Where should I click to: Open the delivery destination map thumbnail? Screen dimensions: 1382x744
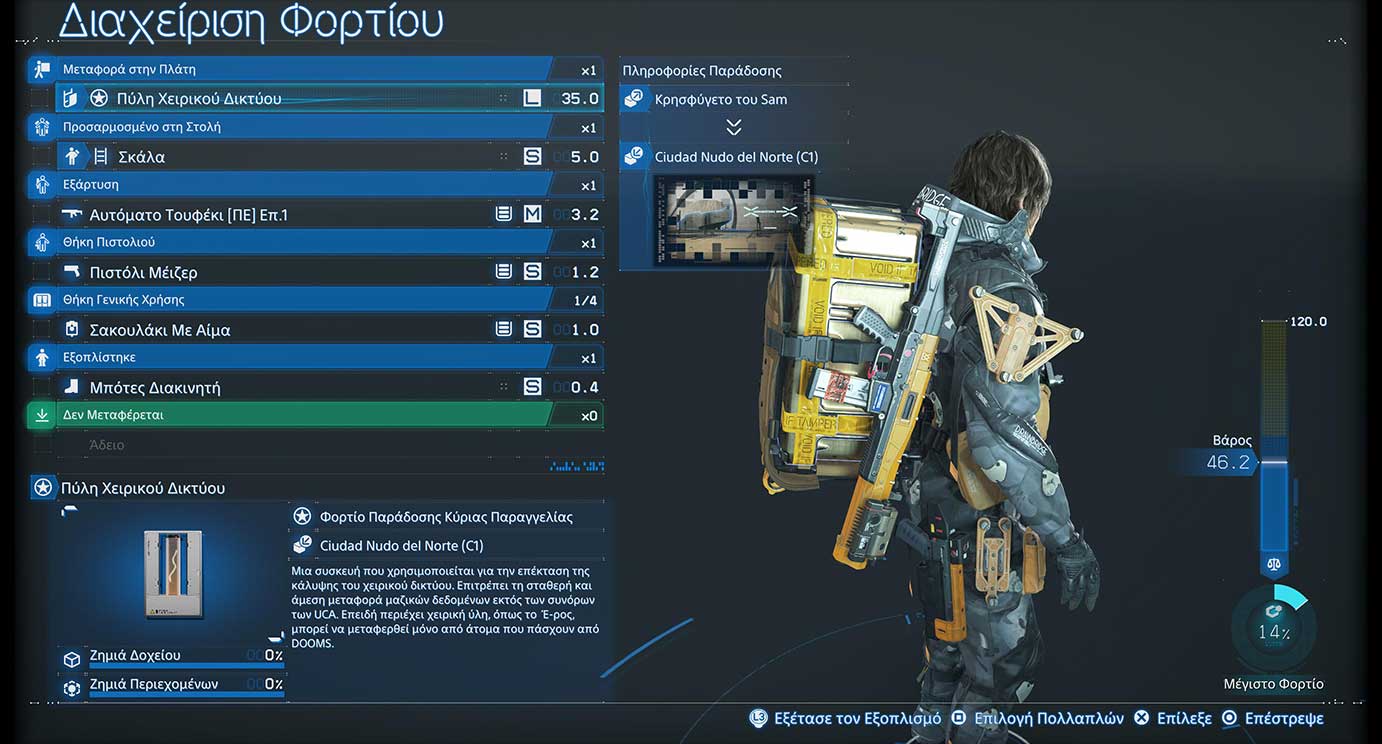point(733,221)
